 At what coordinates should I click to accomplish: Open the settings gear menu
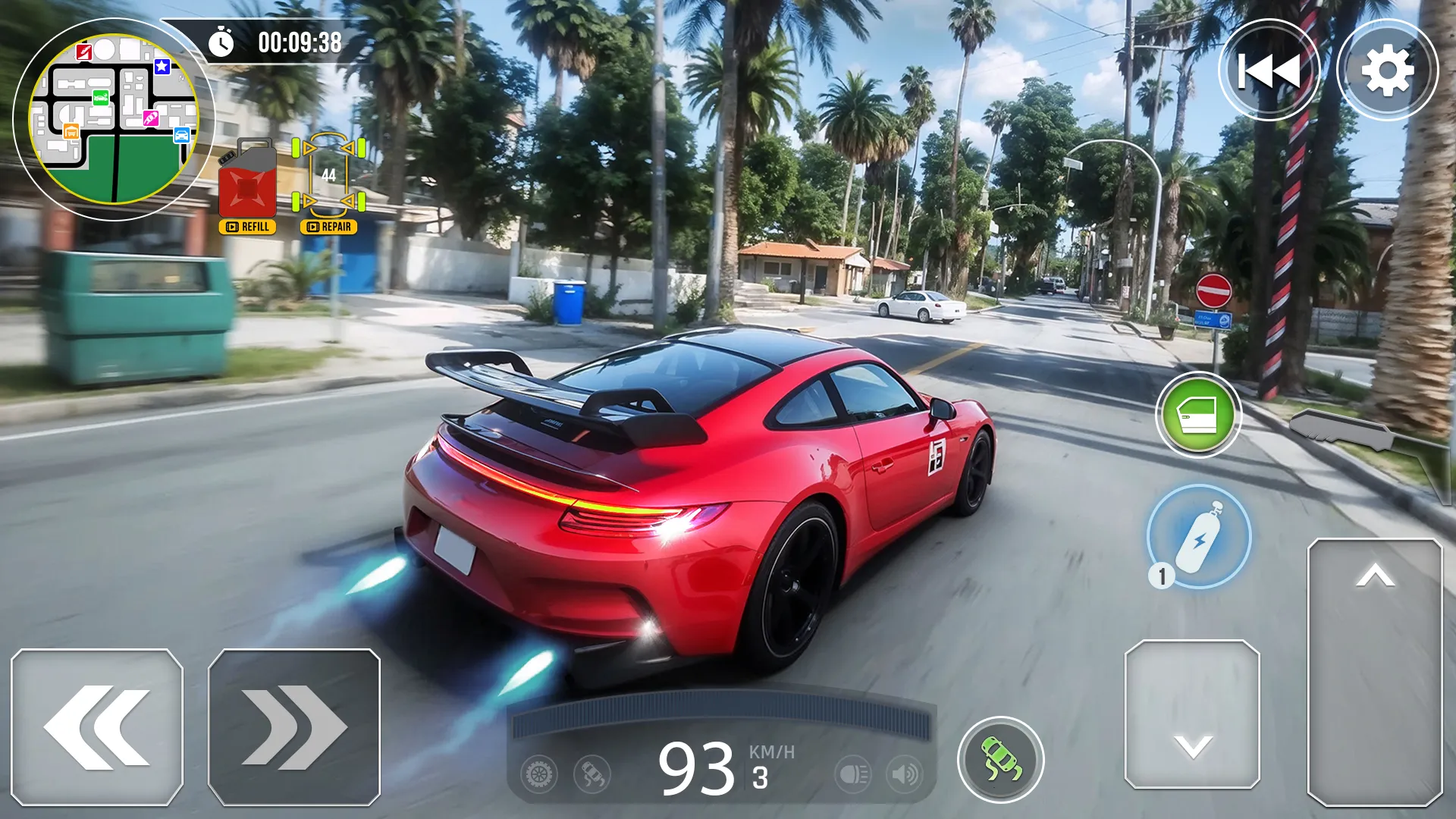[x=1387, y=71]
